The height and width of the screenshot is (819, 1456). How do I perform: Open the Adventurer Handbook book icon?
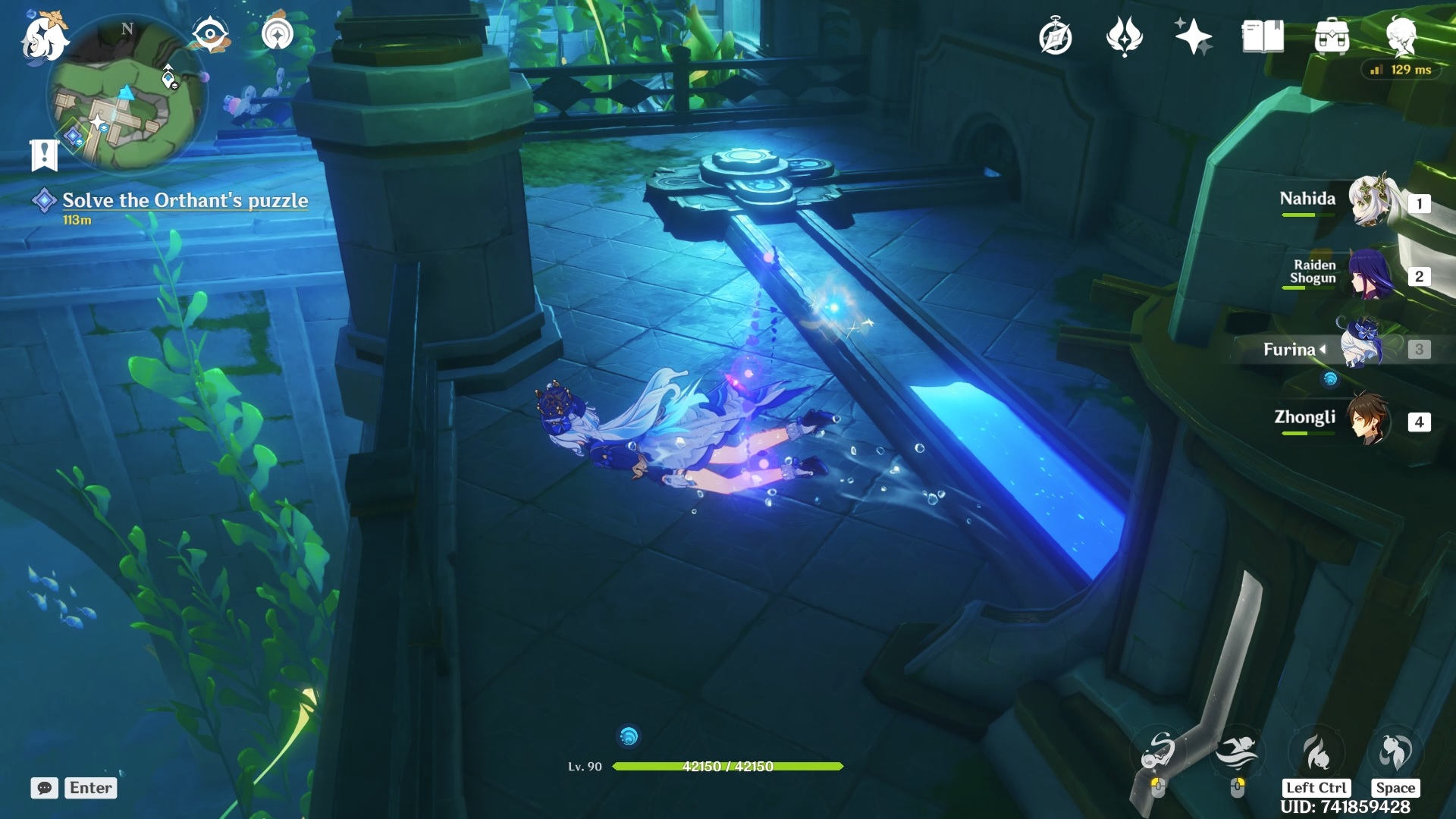coord(1263,36)
